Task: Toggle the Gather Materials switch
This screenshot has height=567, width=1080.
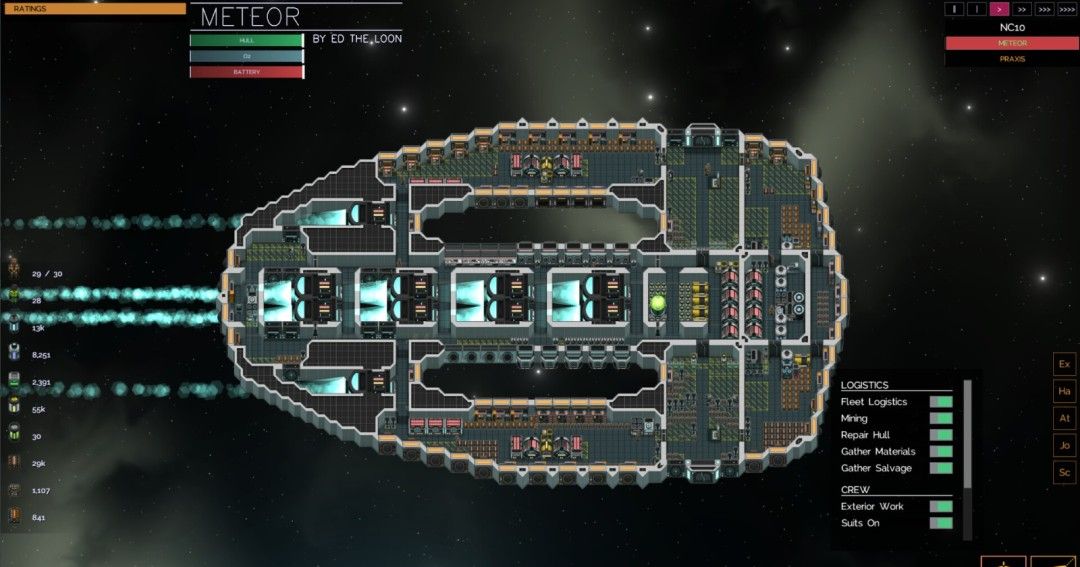Action: pos(940,452)
